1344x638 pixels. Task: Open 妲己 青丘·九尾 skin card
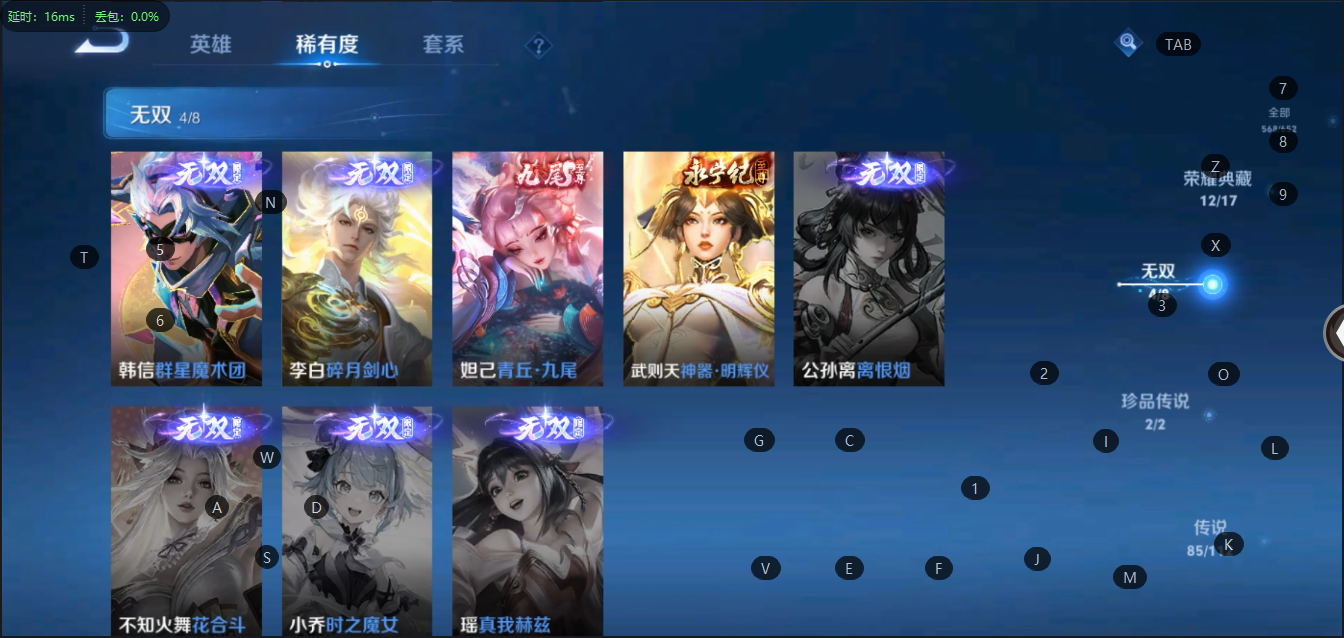pos(527,268)
